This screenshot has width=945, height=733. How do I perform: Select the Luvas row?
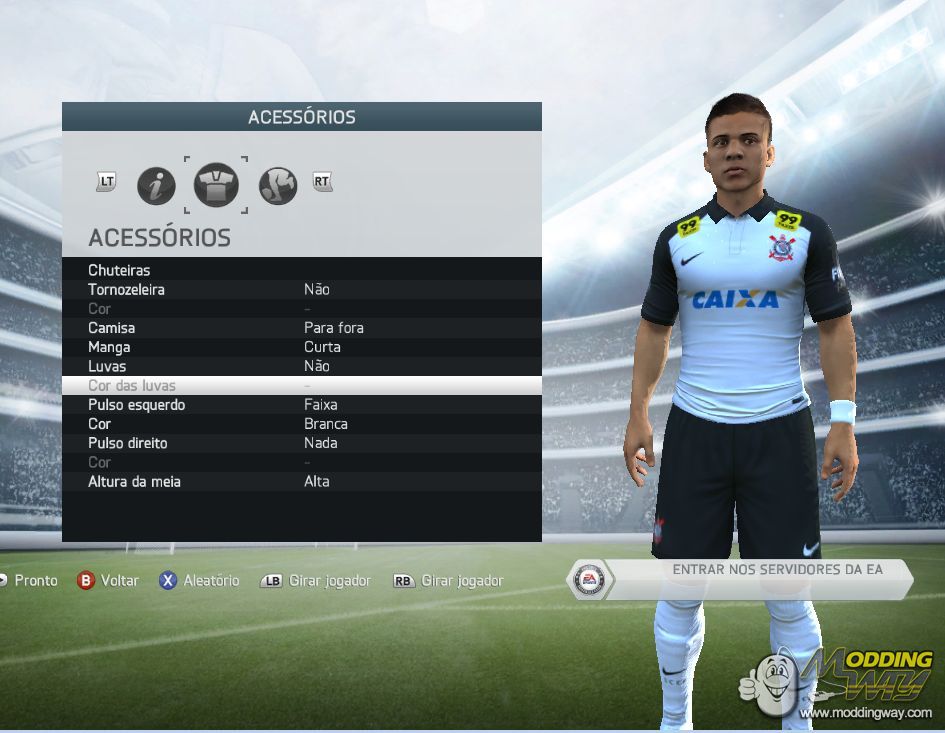301,366
